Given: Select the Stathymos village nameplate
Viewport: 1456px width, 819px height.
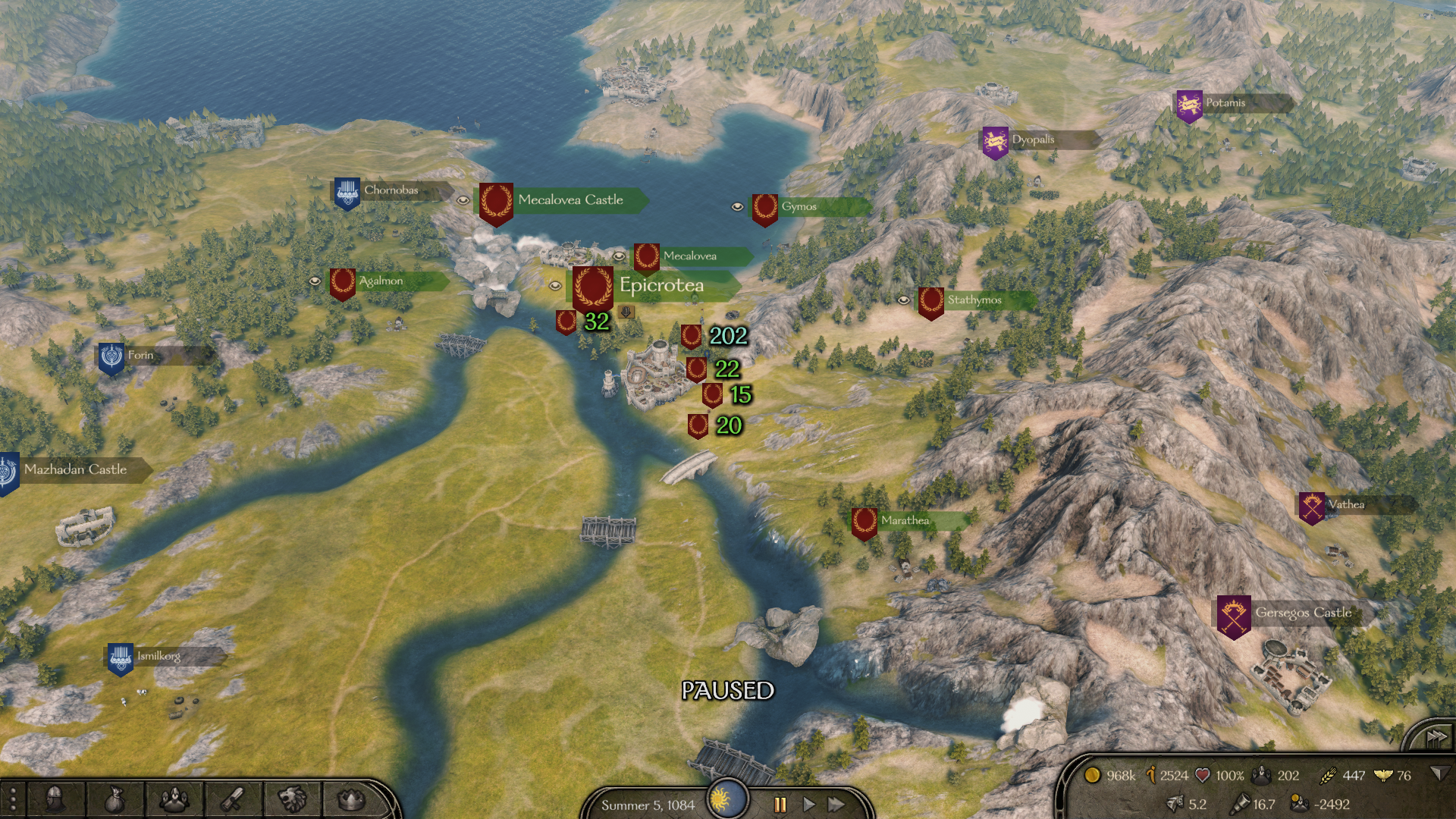Looking at the screenshot, I should (974, 300).
